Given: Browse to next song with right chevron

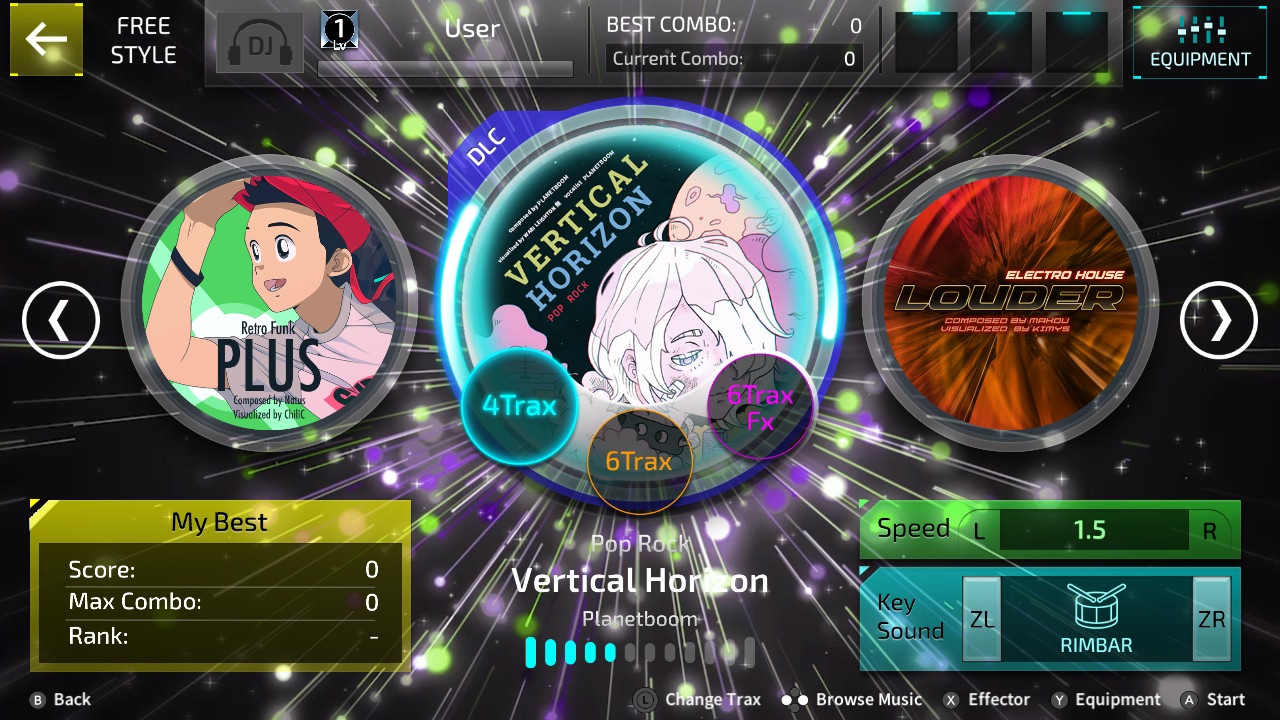Looking at the screenshot, I should point(1218,321).
